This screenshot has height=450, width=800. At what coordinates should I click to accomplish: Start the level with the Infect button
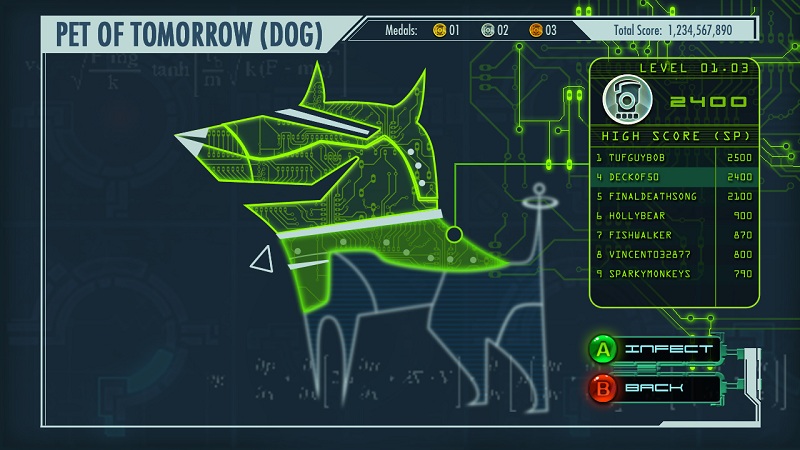click(655, 349)
